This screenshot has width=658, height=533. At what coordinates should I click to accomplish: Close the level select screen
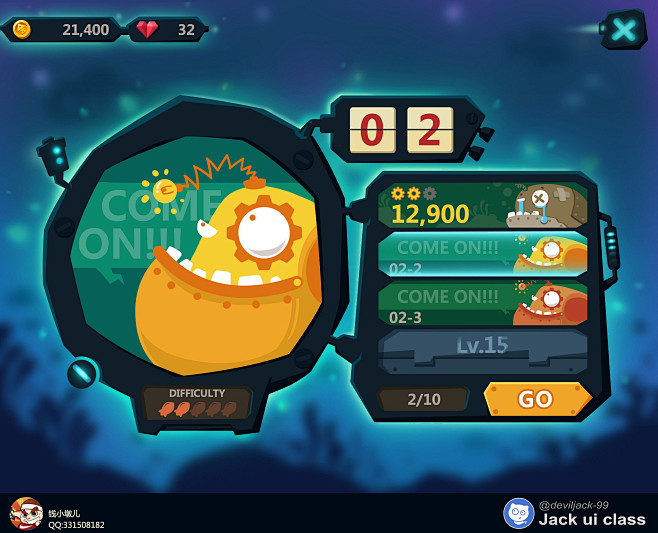(623, 30)
